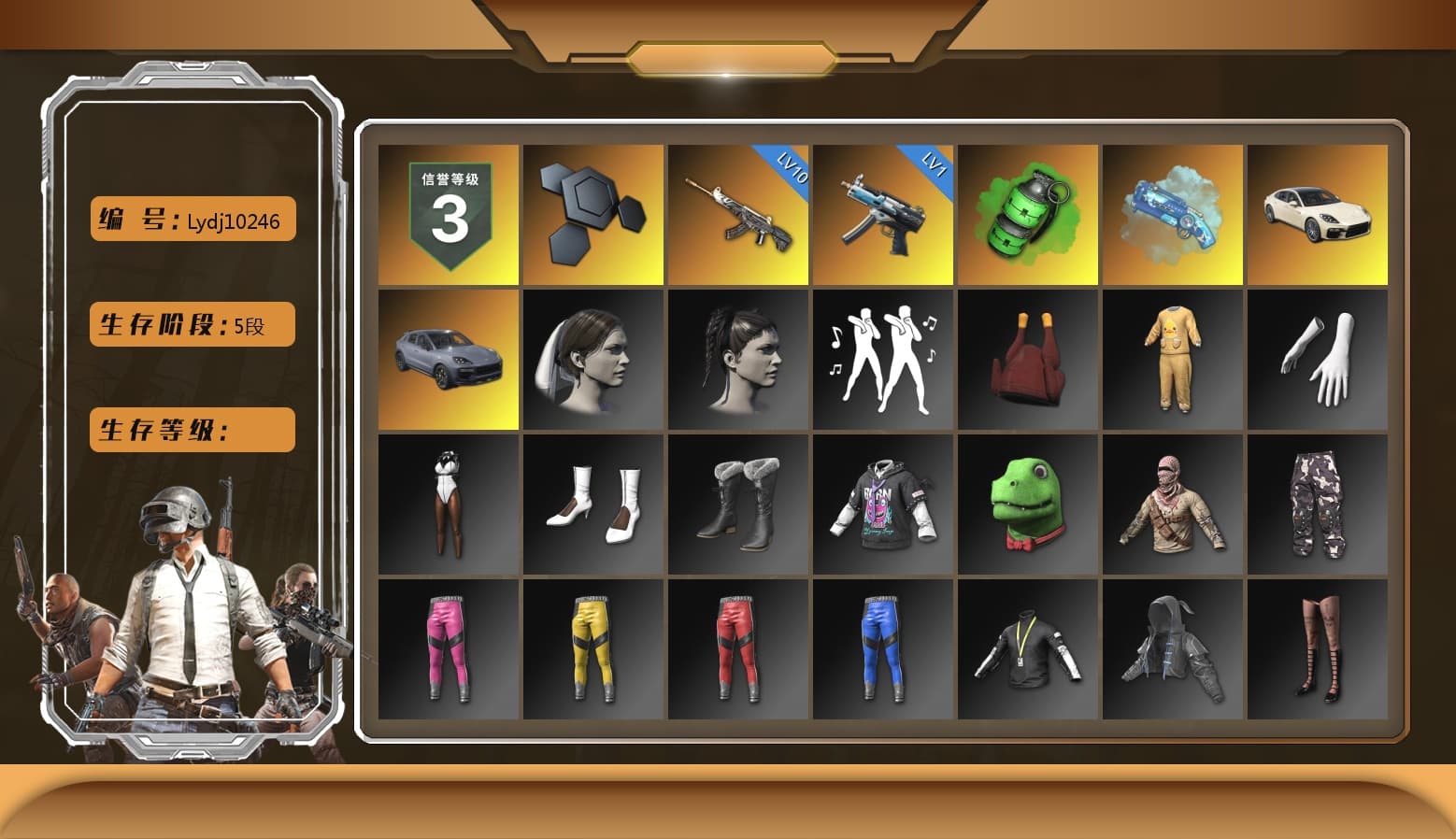Open the LV1 submachine gun skin

tap(882, 213)
